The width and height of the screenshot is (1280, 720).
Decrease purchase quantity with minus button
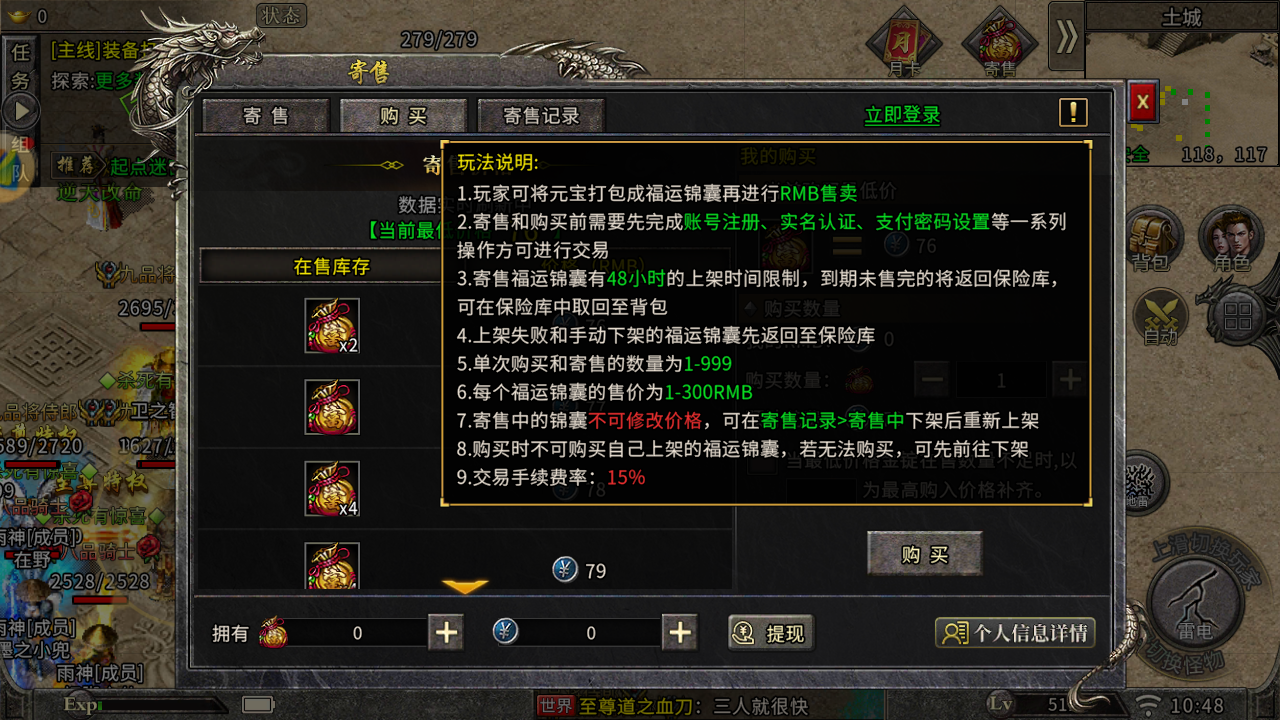click(x=930, y=380)
